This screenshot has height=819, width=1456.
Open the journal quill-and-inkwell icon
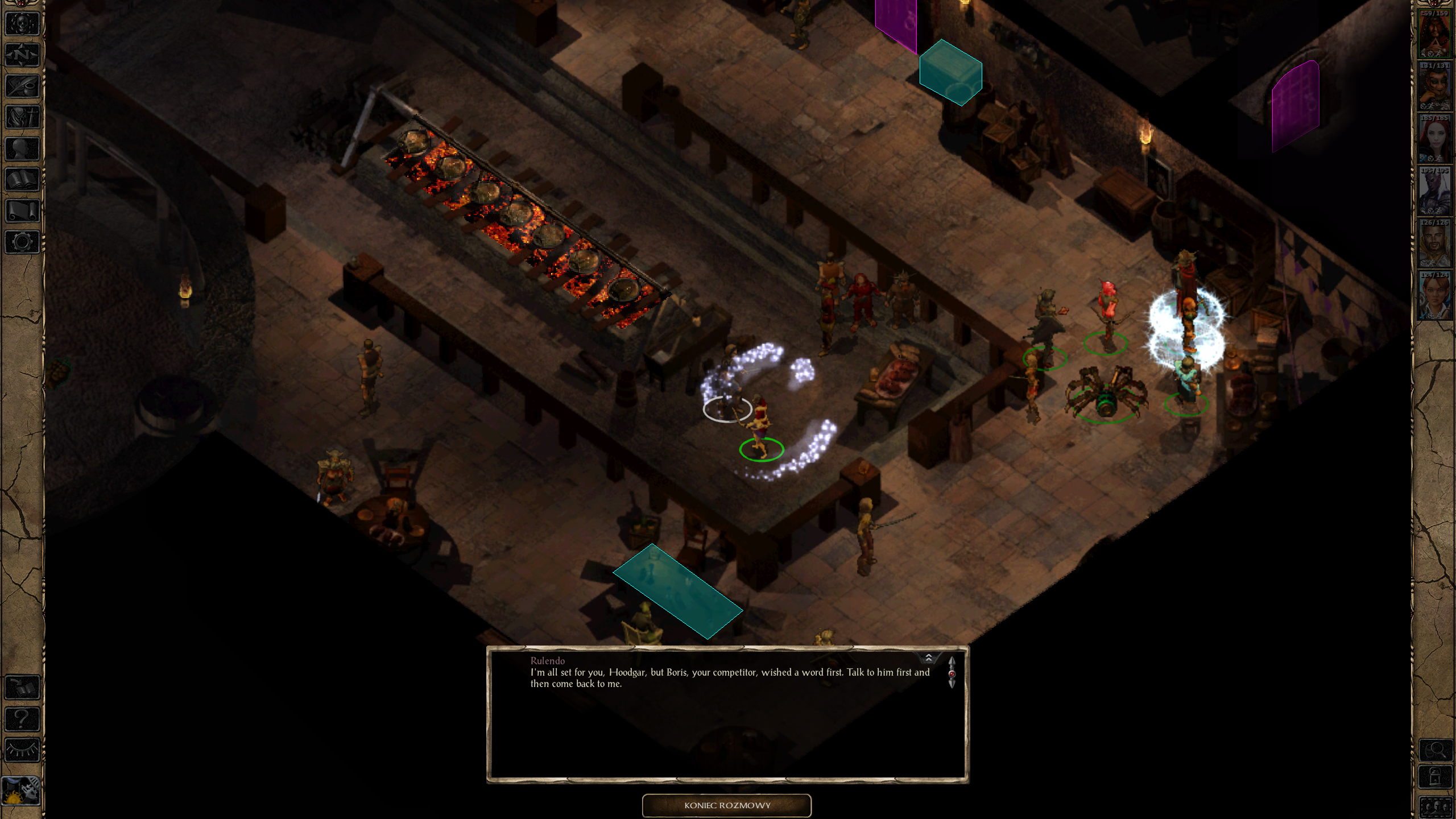pyautogui.click(x=22, y=86)
